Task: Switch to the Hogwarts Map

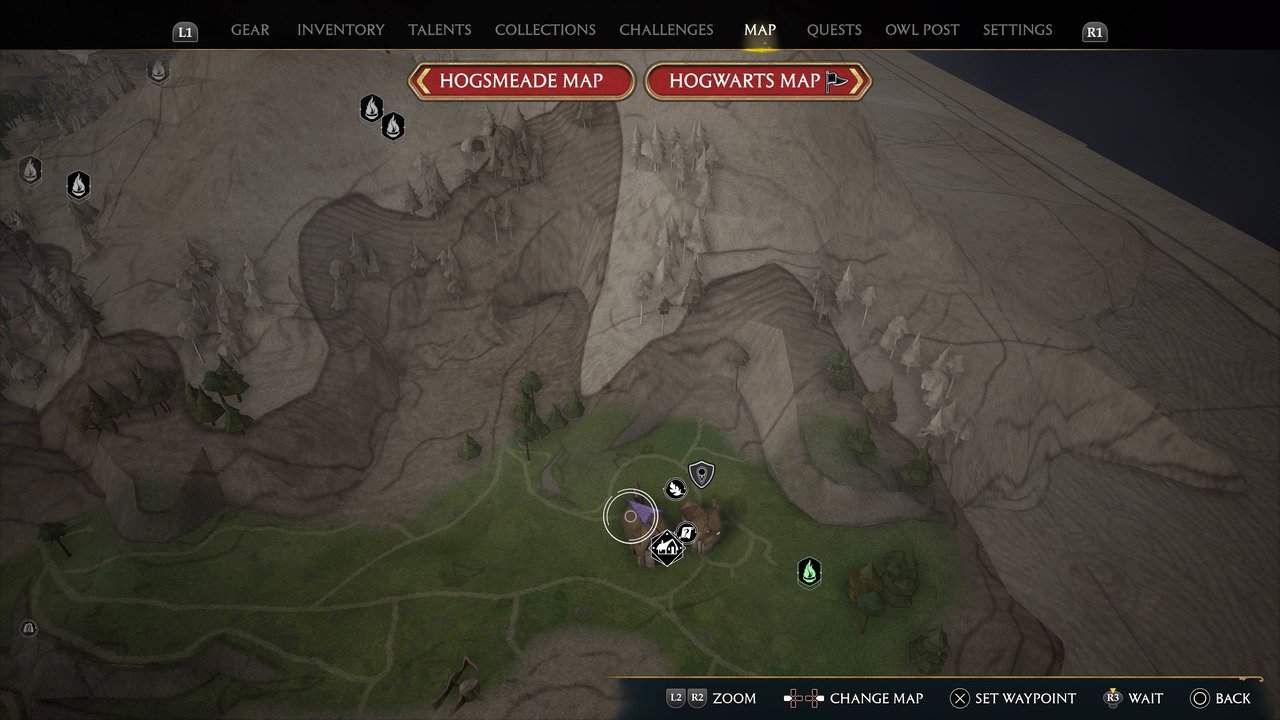Action: point(757,81)
